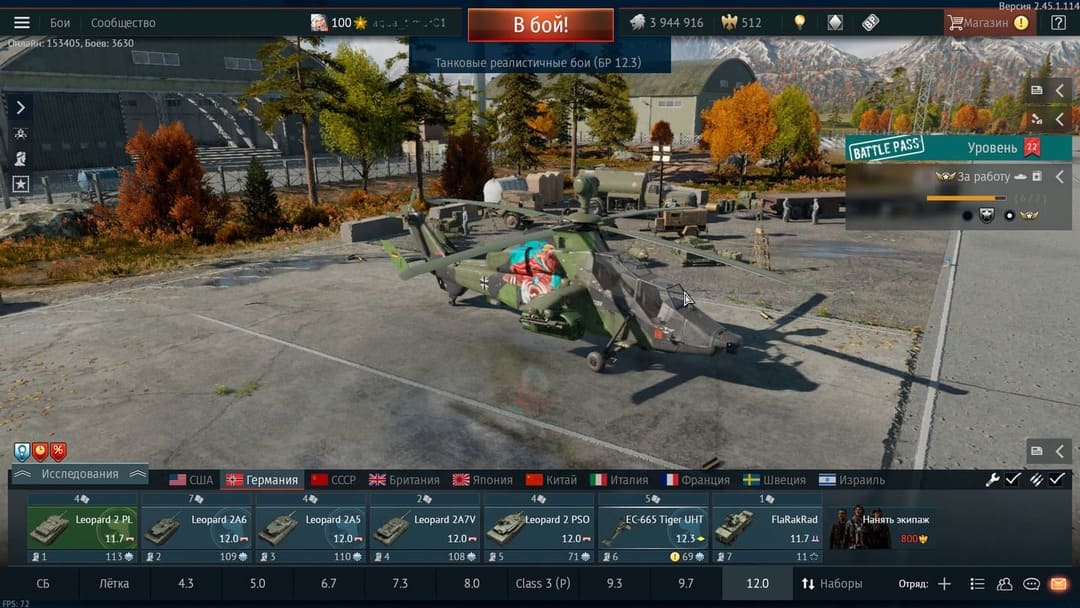
Task: Expand the Исследования research panel
Action: (x=80, y=474)
